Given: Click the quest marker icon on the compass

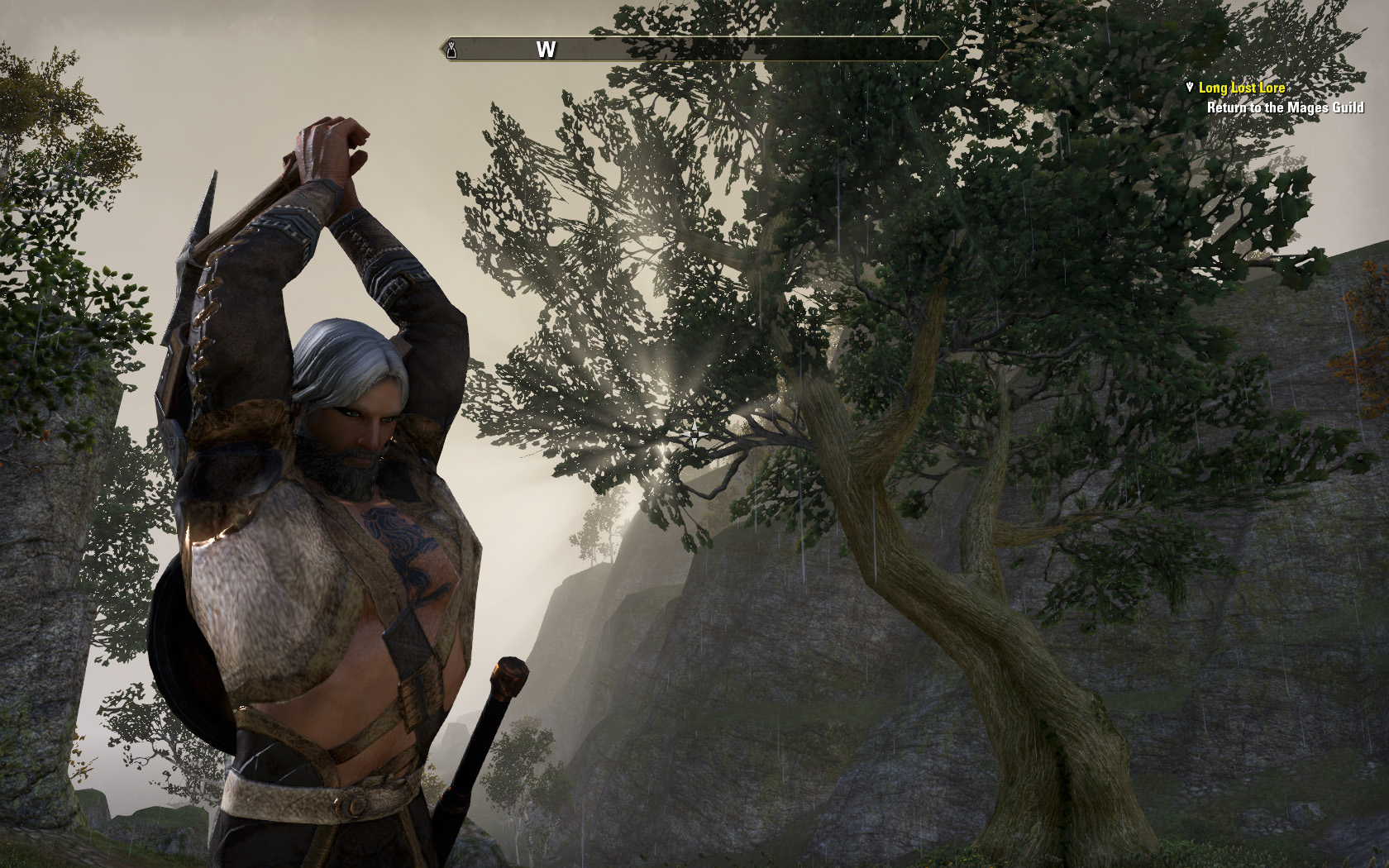Looking at the screenshot, I should [452, 50].
